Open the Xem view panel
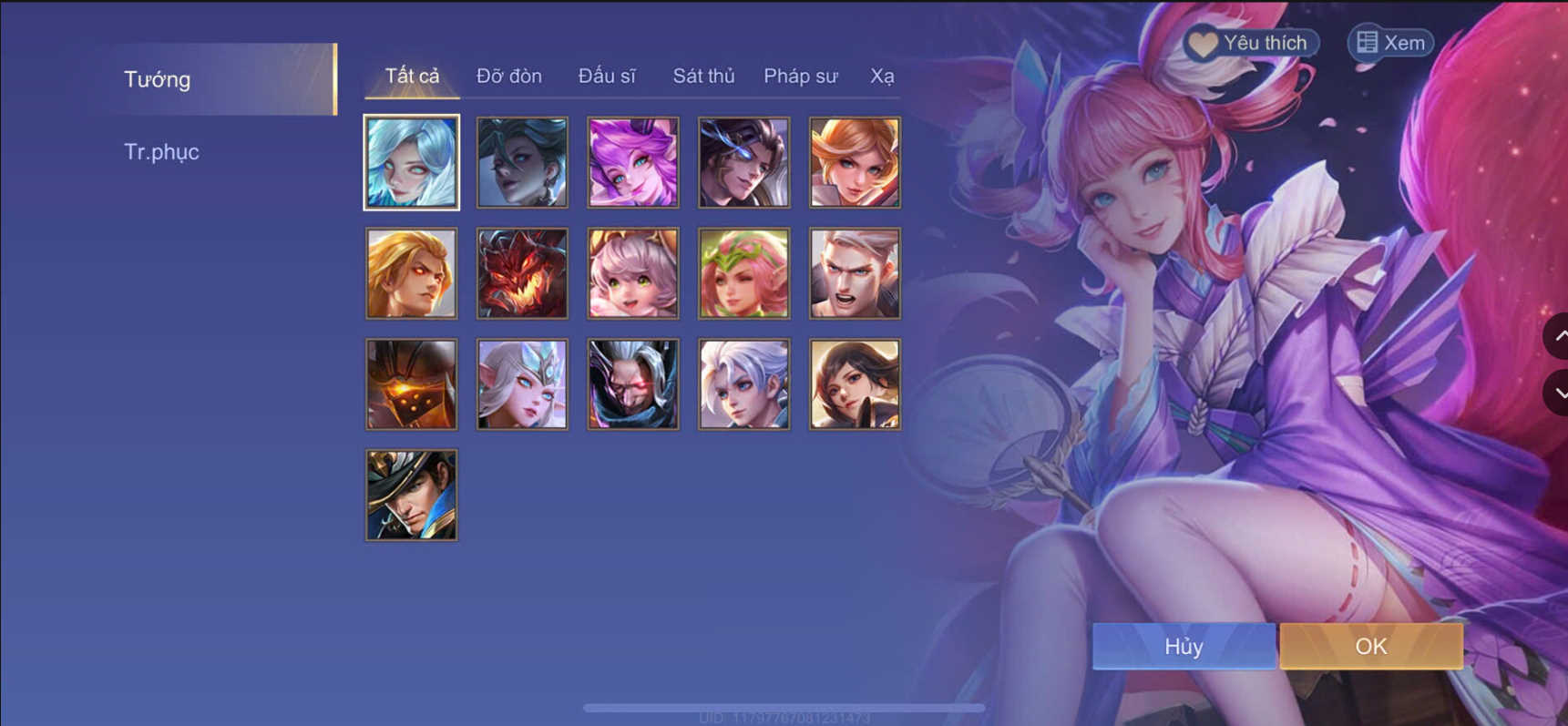The height and width of the screenshot is (726, 1568). tap(1388, 42)
